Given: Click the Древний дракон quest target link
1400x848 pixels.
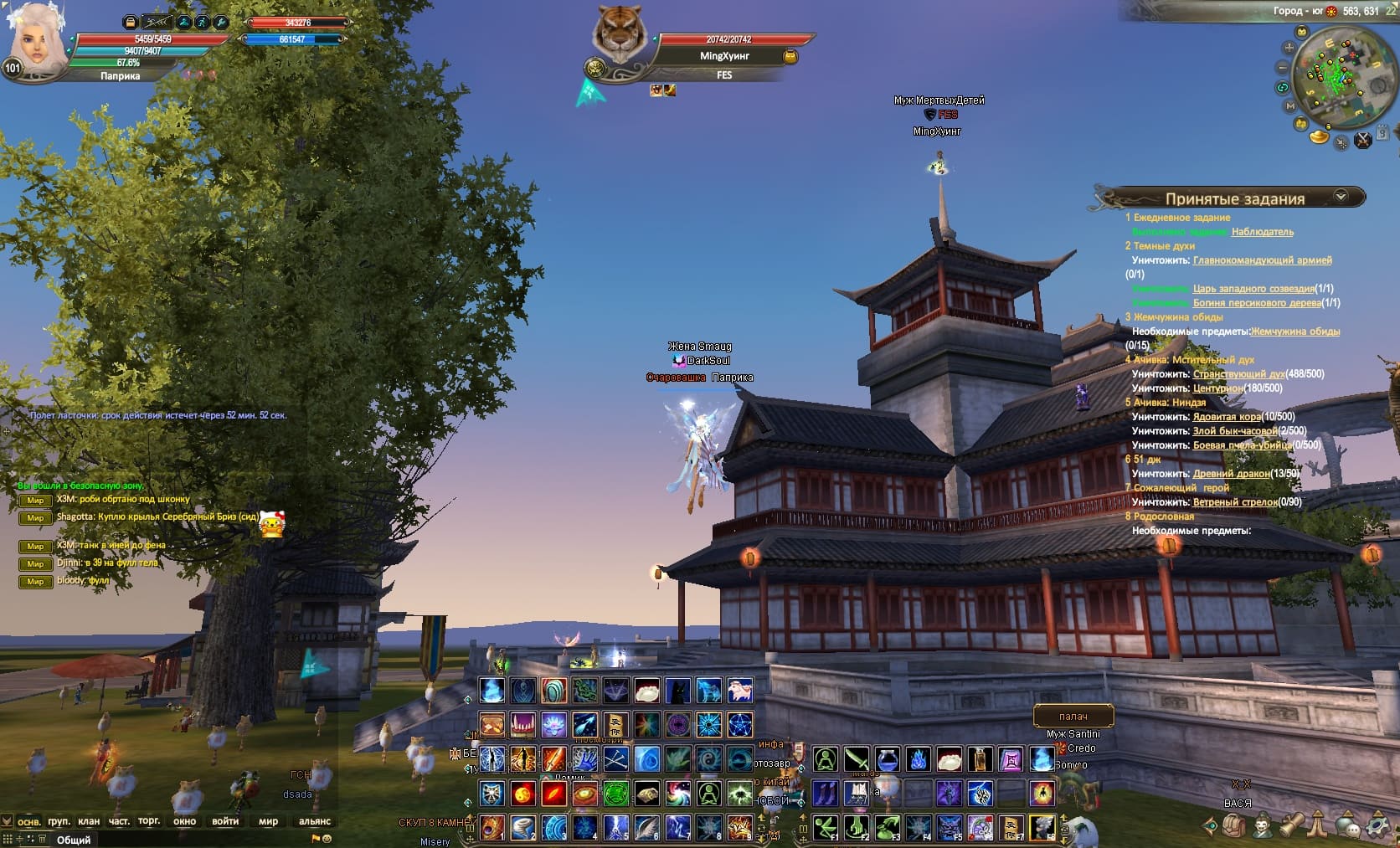Looking at the screenshot, I should pos(1231,474).
